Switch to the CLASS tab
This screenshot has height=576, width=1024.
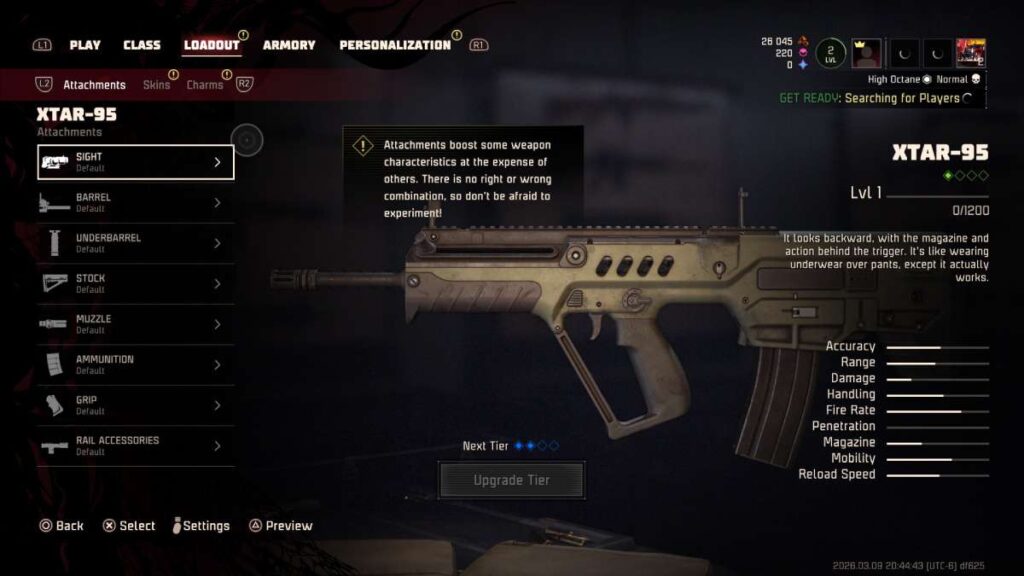[x=142, y=45]
